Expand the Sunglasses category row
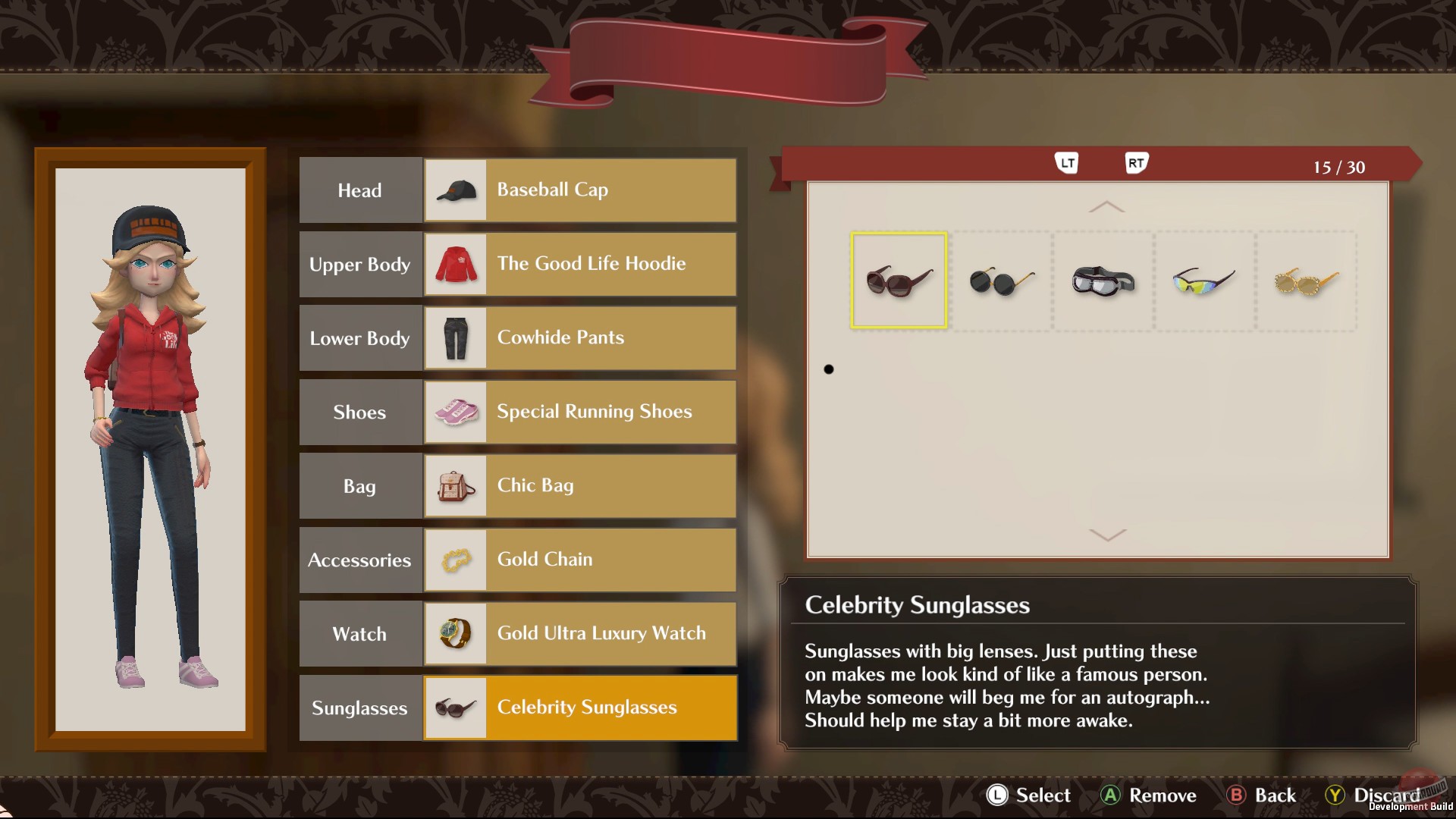The image size is (1456, 819). 360,708
